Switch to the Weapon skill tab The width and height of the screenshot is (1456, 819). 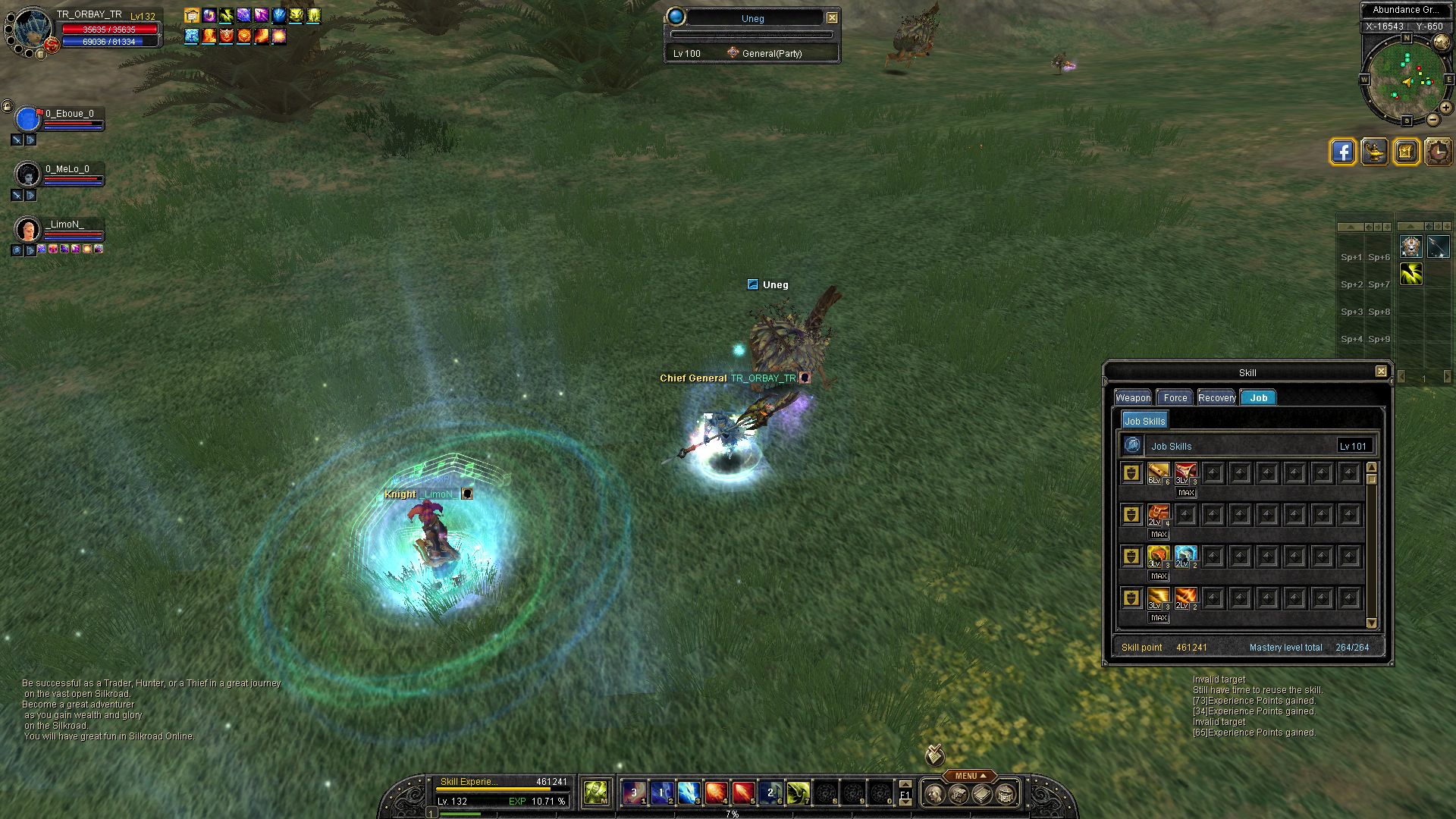click(x=1133, y=397)
